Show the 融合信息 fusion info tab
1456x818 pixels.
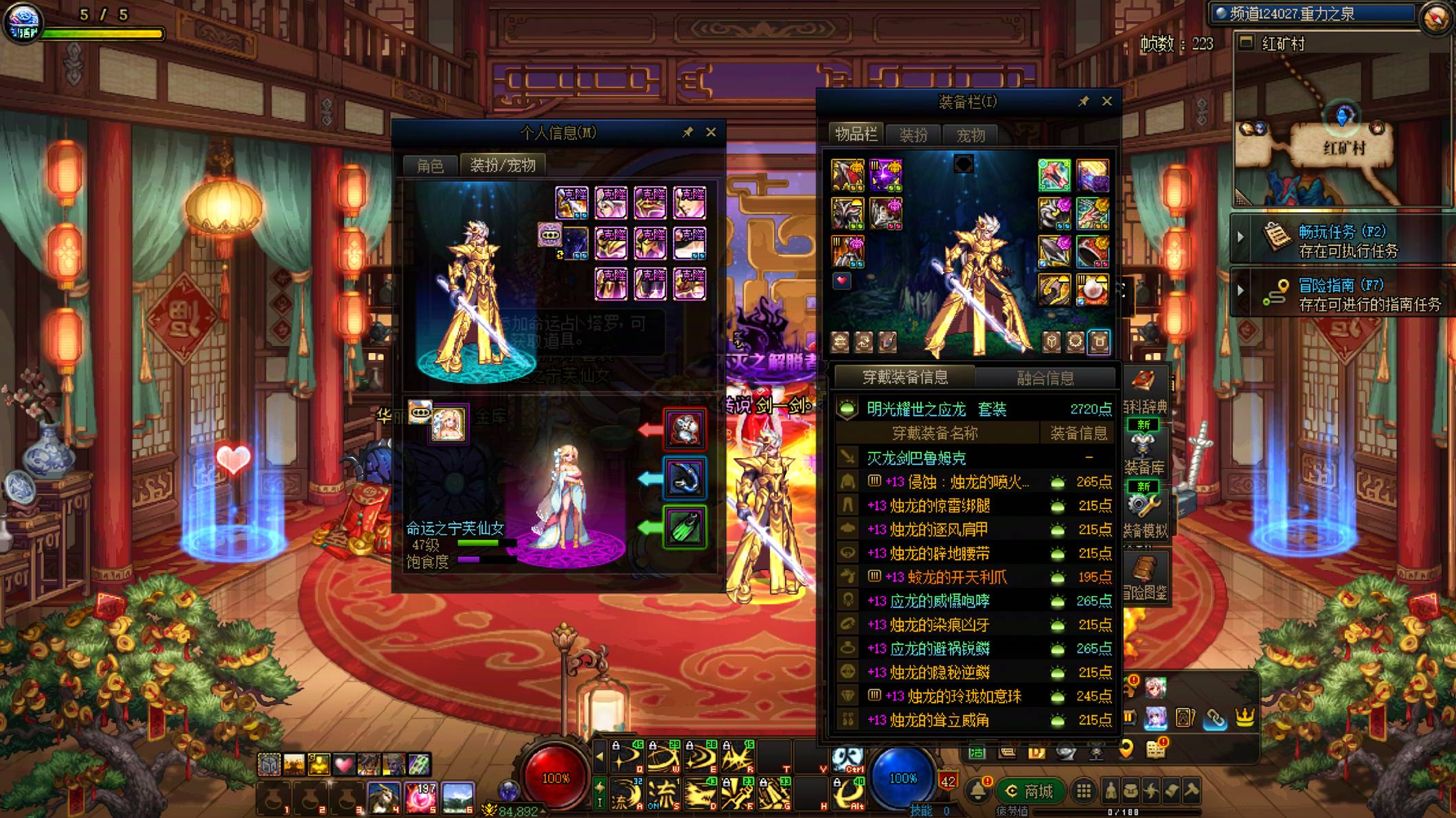click(1045, 378)
